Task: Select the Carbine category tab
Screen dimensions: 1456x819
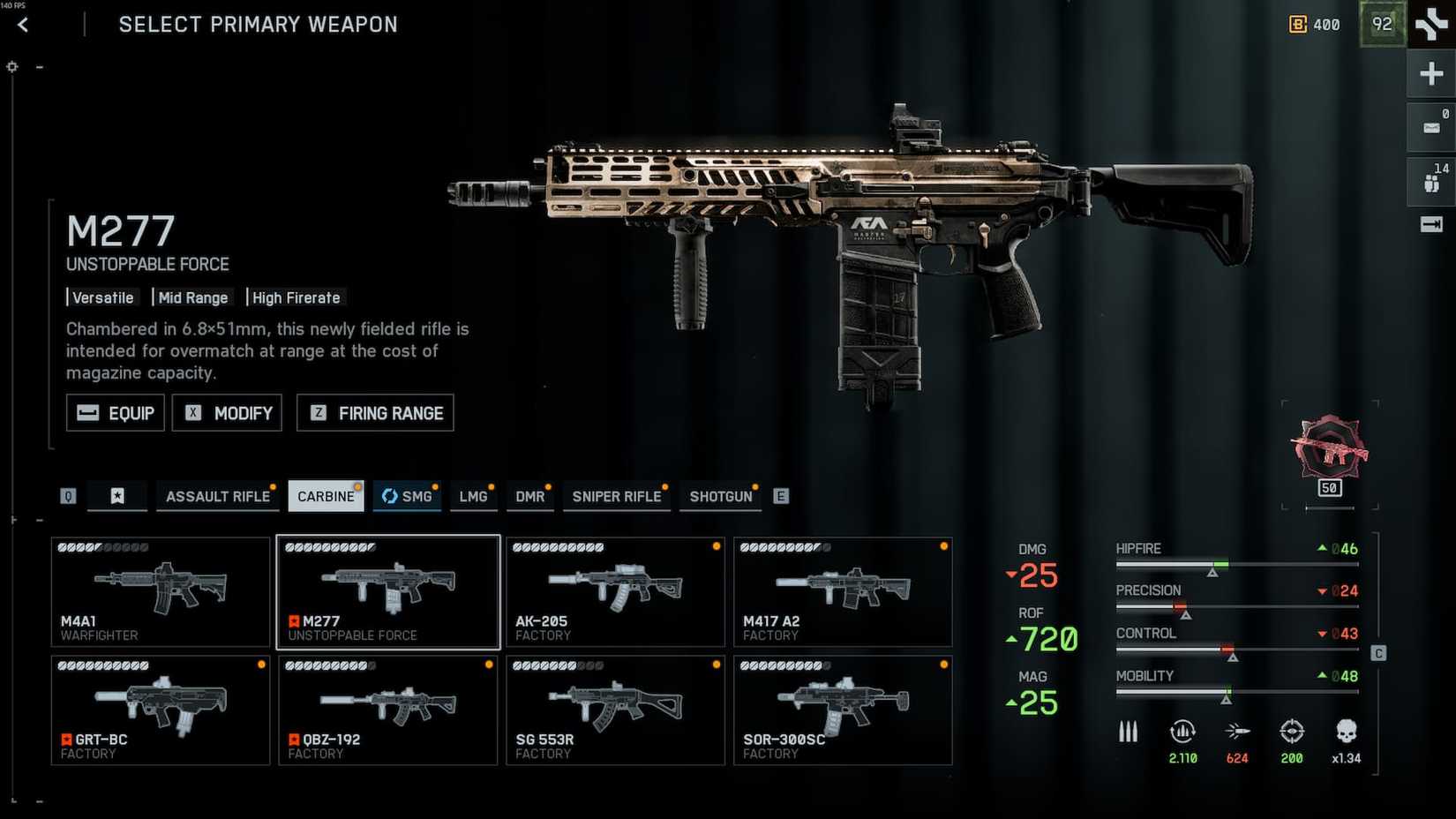Action: (326, 496)
